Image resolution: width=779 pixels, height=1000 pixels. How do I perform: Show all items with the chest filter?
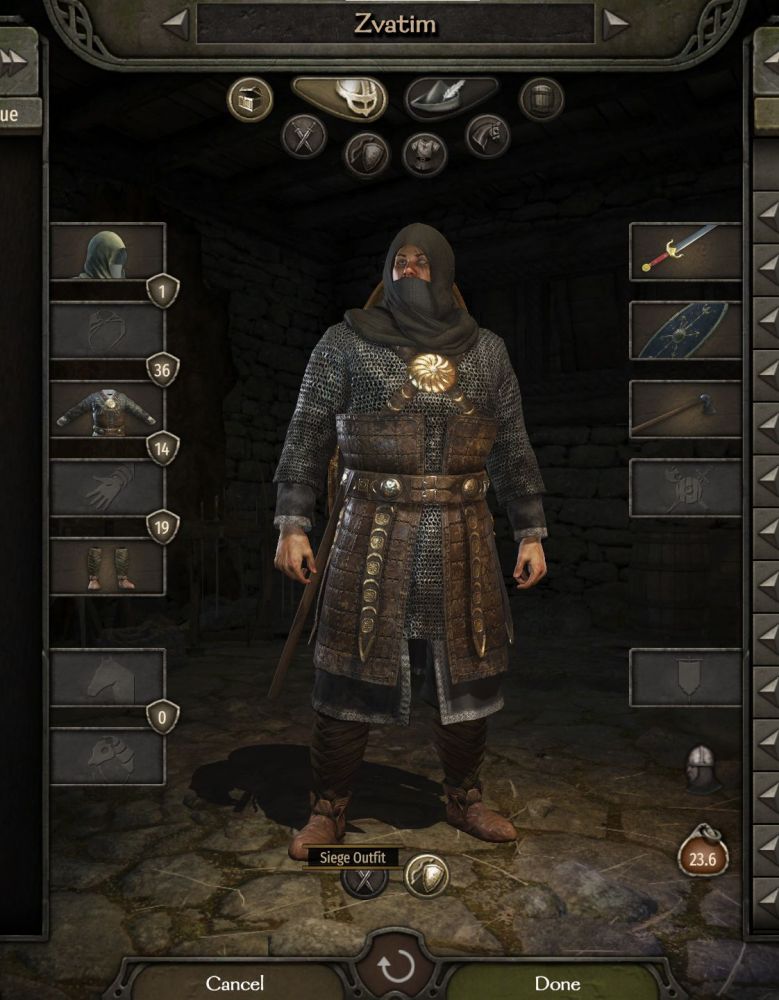click(x=249, y=99)
